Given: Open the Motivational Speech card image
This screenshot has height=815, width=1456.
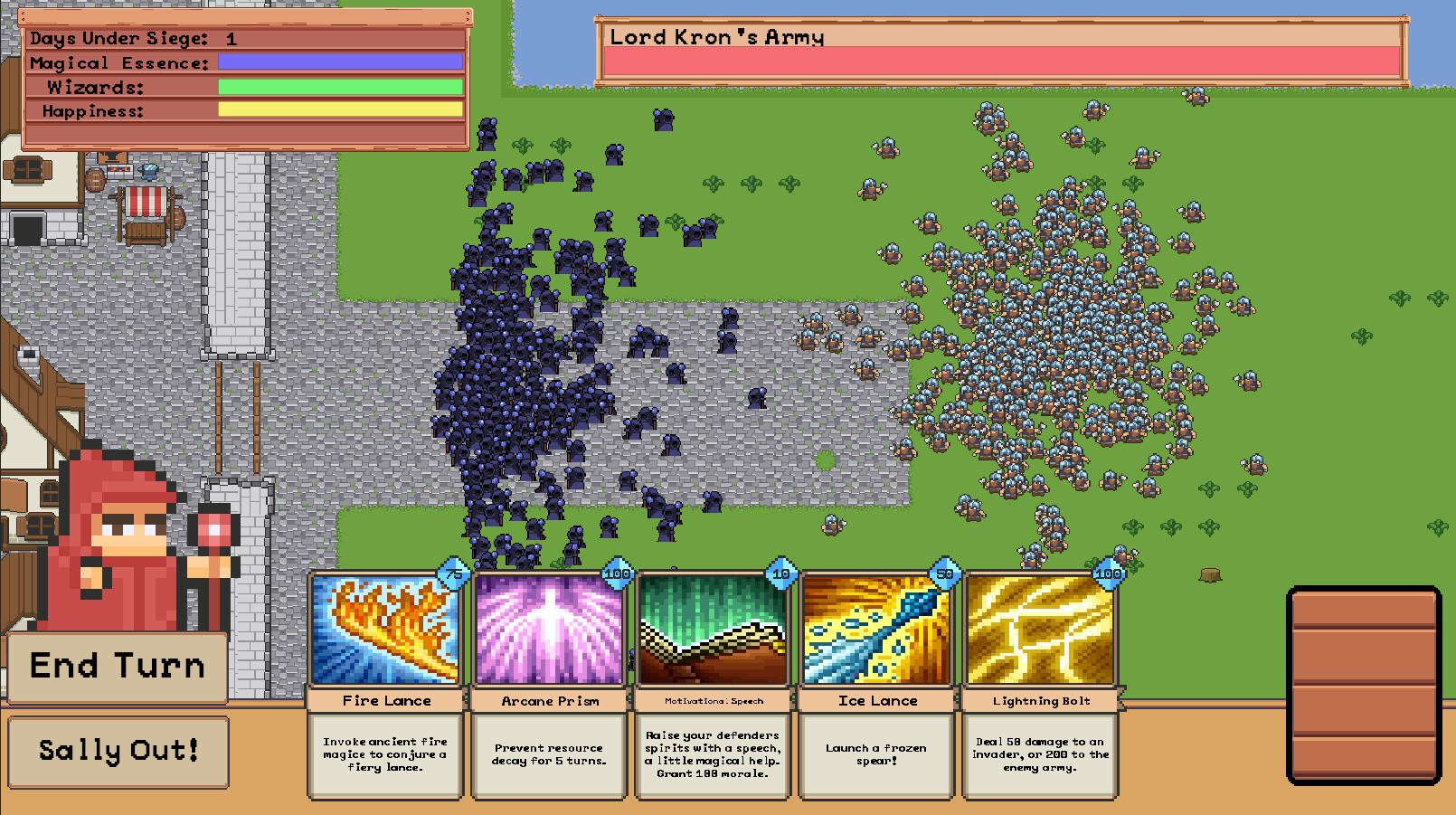Looking at the screenshot, I should tap(712, 630).
